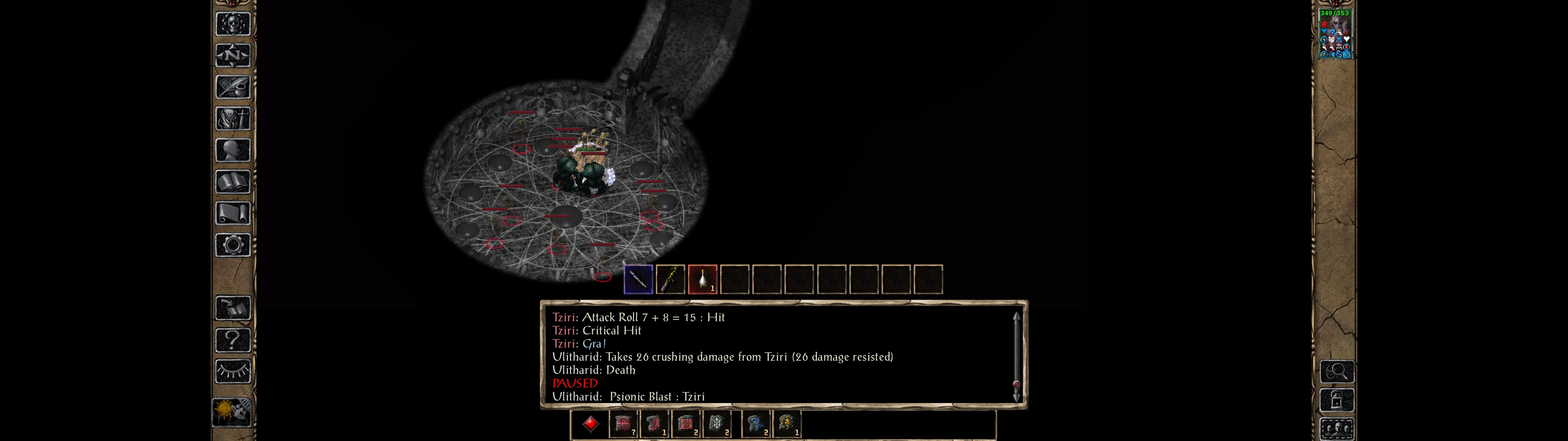Open the priest scroll button
The width and height of the screenshot is (1568, 441).
pyautogui.click(x=232, y=213)
